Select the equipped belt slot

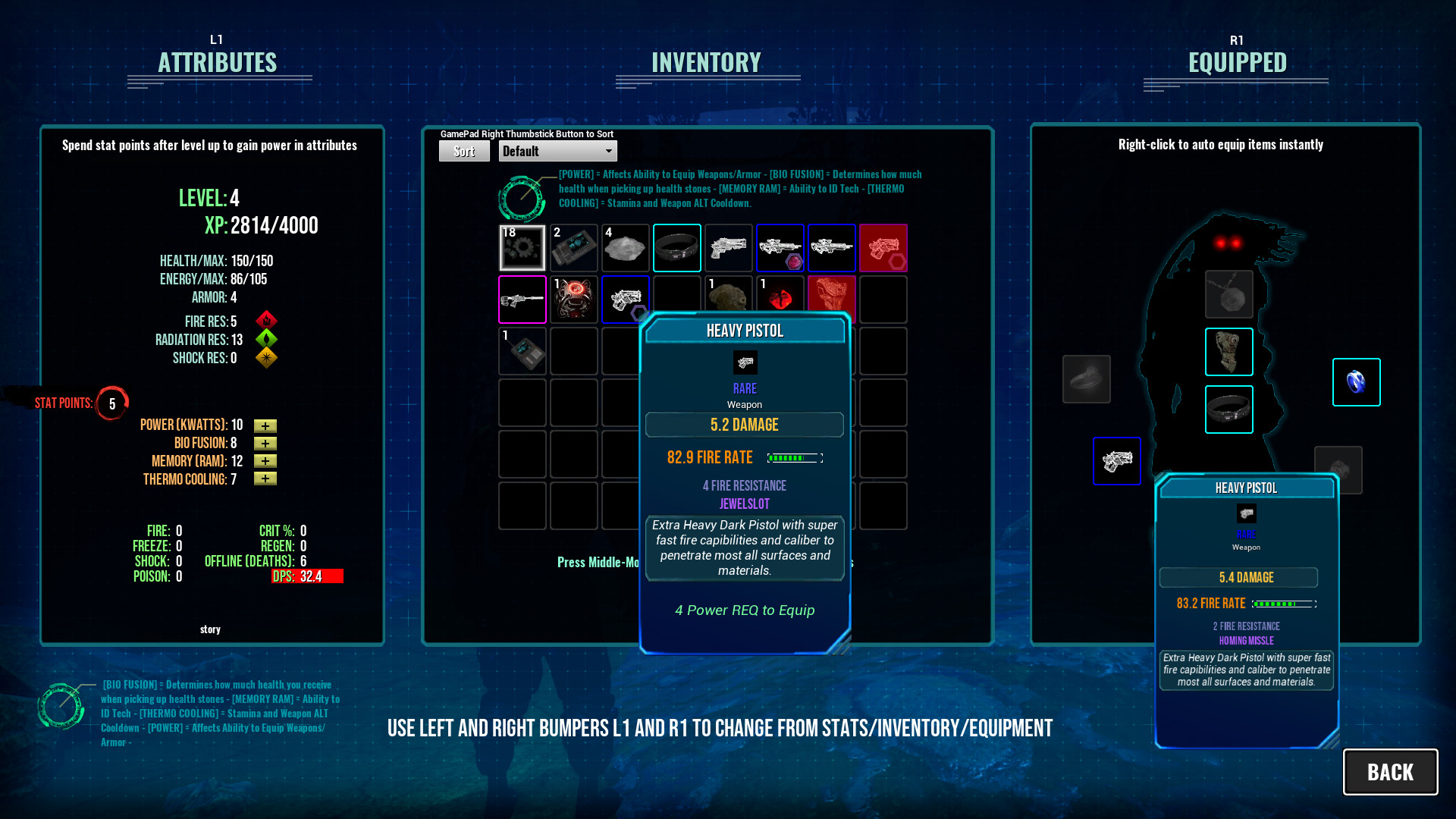coord(1228,409)
